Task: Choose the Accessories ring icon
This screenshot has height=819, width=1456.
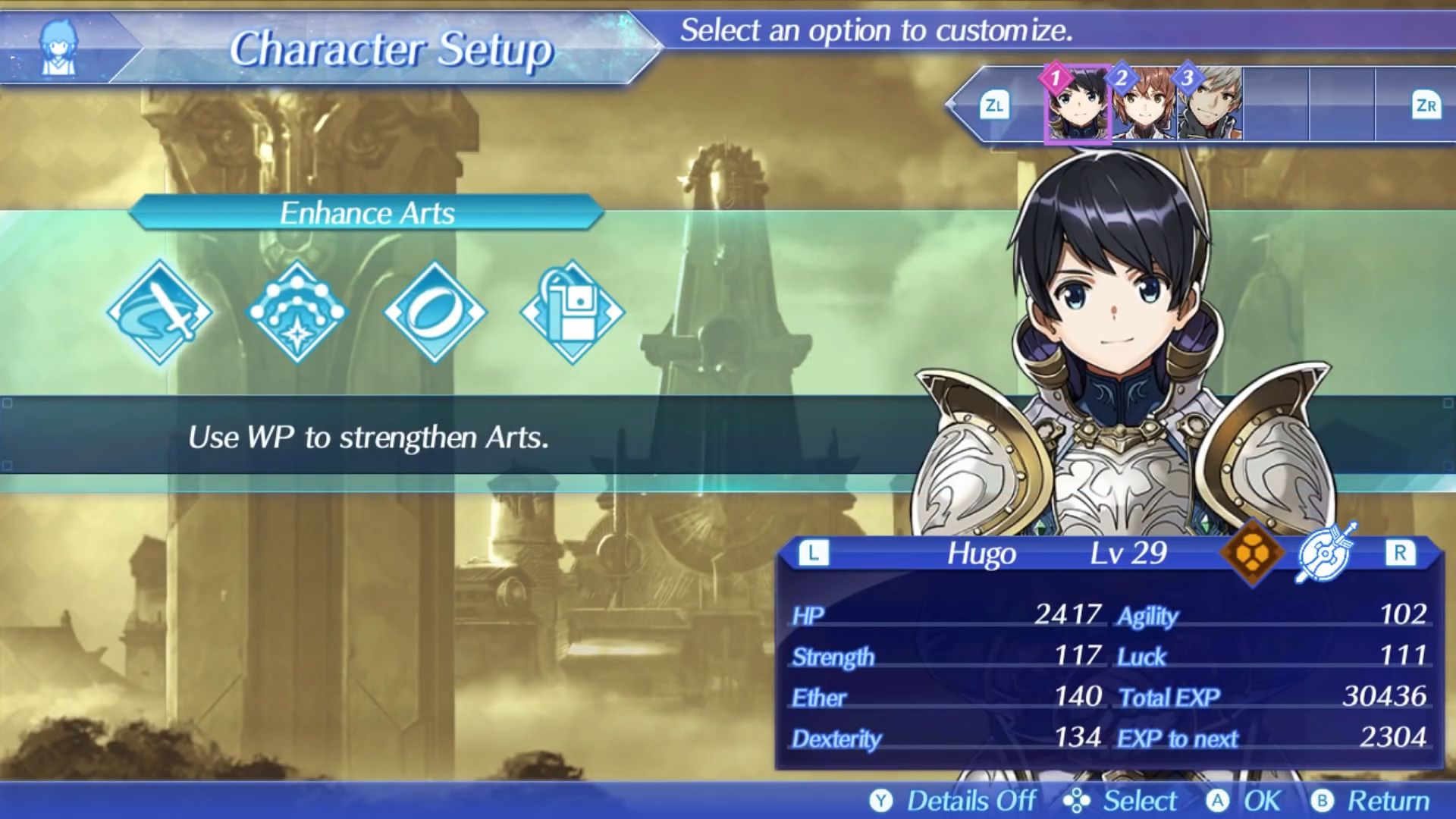Action: coord(435,312)
